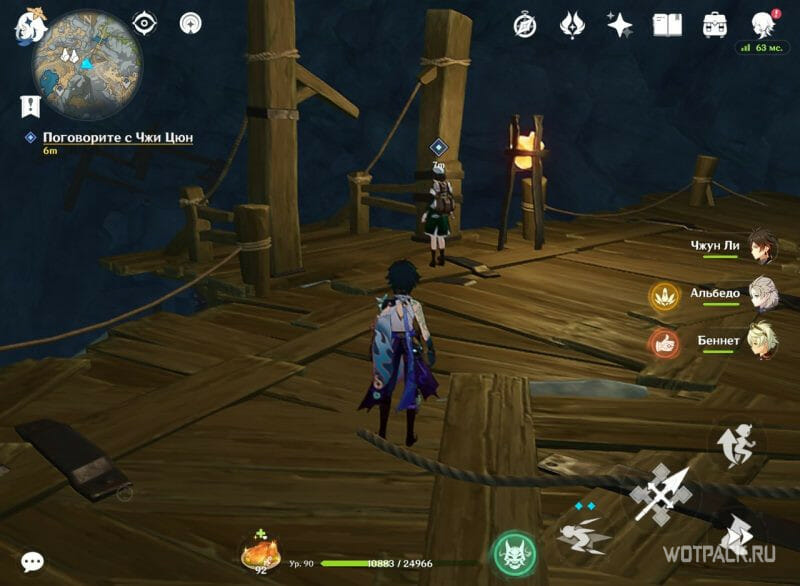Activate the elemental sight eye icon

click(145, 23)
